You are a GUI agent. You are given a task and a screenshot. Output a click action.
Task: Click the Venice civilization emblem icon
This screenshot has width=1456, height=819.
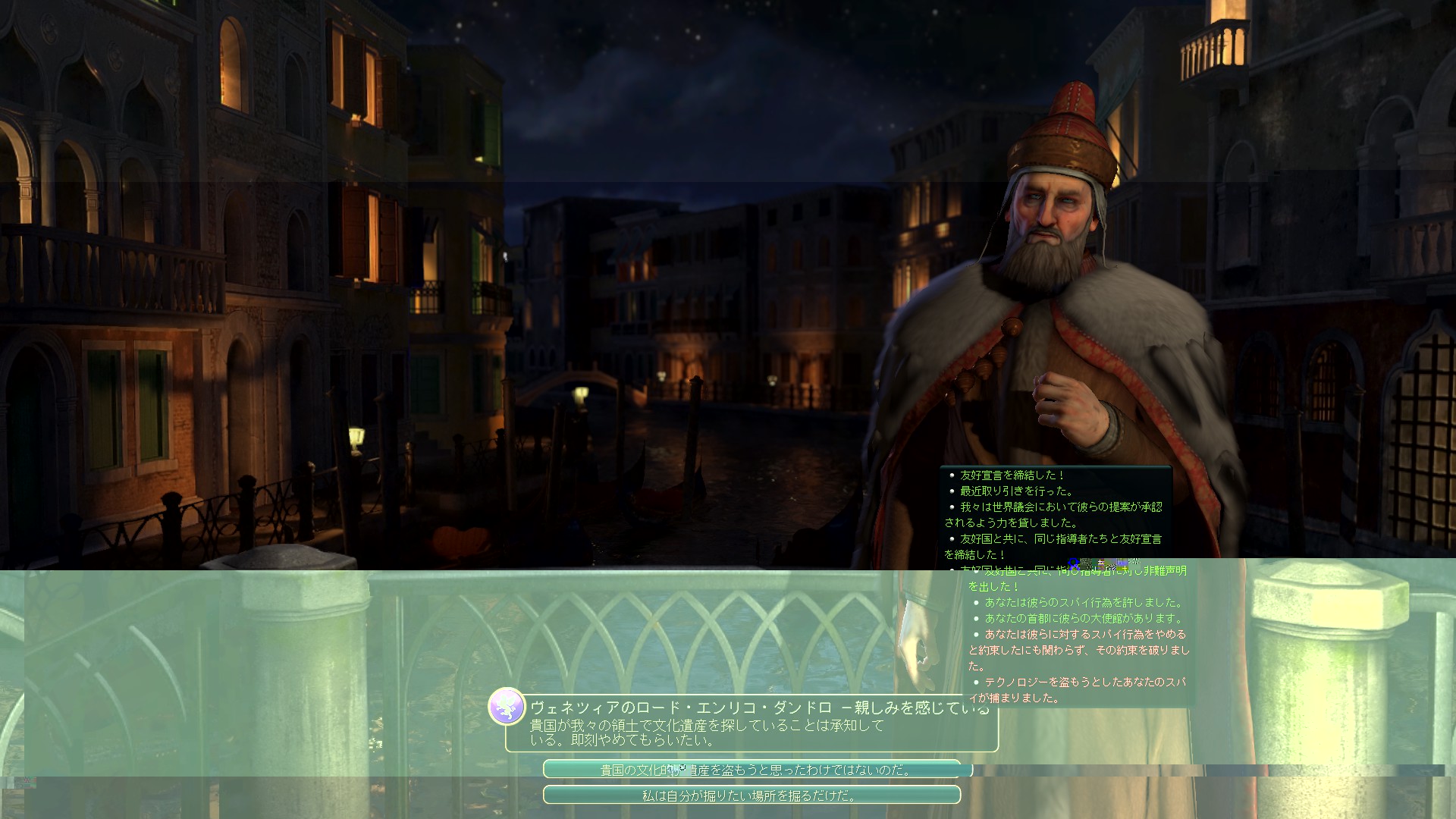point(507,706)
